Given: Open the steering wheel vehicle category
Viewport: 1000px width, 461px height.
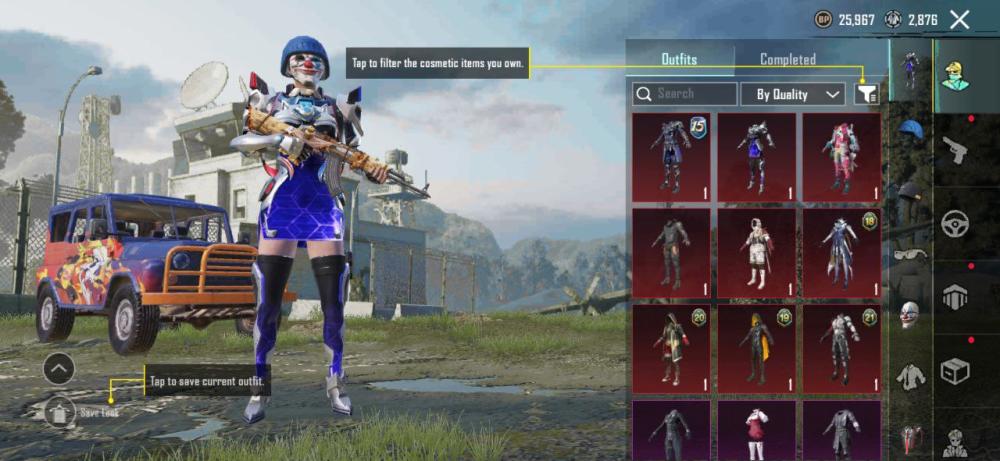Looking at the screenshot, I should 955,223.
